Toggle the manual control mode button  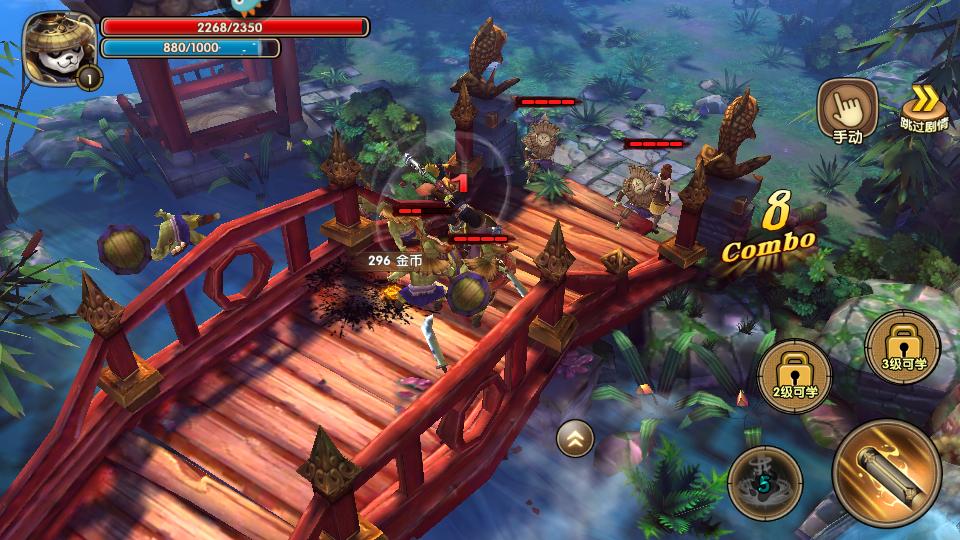pos(847,110)
